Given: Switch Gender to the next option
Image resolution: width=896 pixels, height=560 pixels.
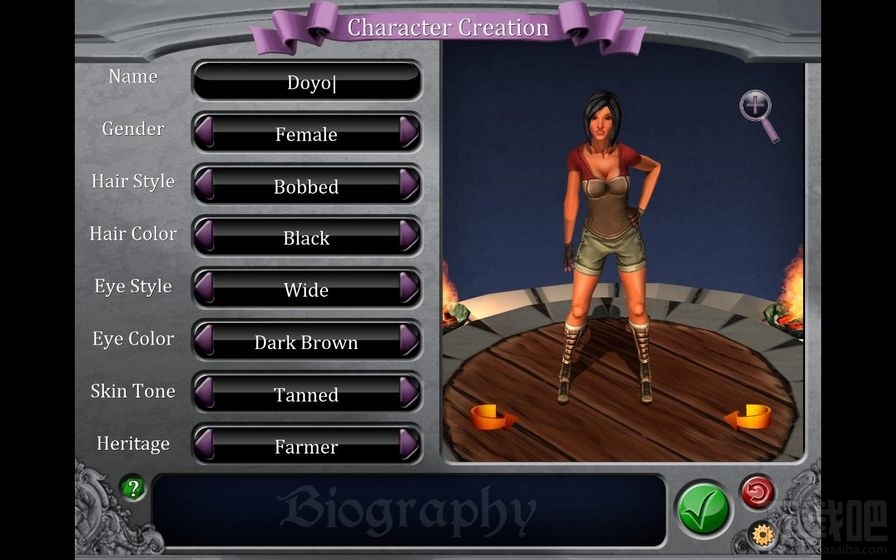Looking at the screenshot, I should coord(408,132).
